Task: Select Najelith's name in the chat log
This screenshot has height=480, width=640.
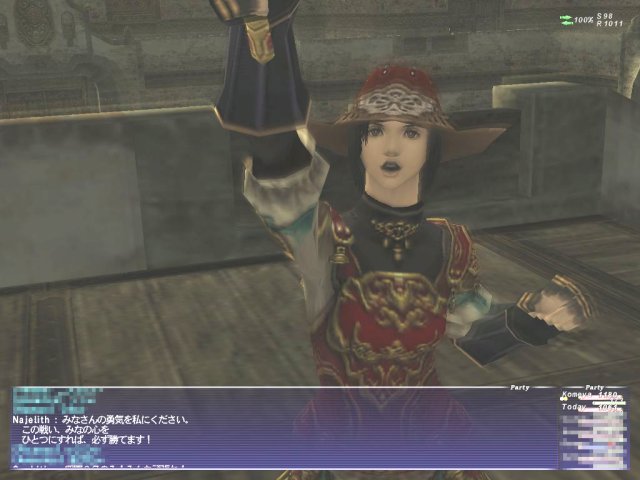Action: coord(34,421)
